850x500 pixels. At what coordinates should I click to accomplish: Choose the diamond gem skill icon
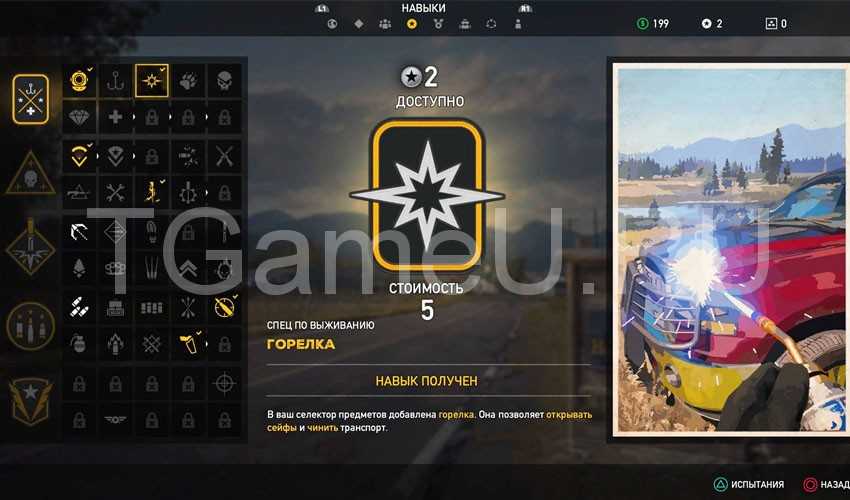coord(80,117)
